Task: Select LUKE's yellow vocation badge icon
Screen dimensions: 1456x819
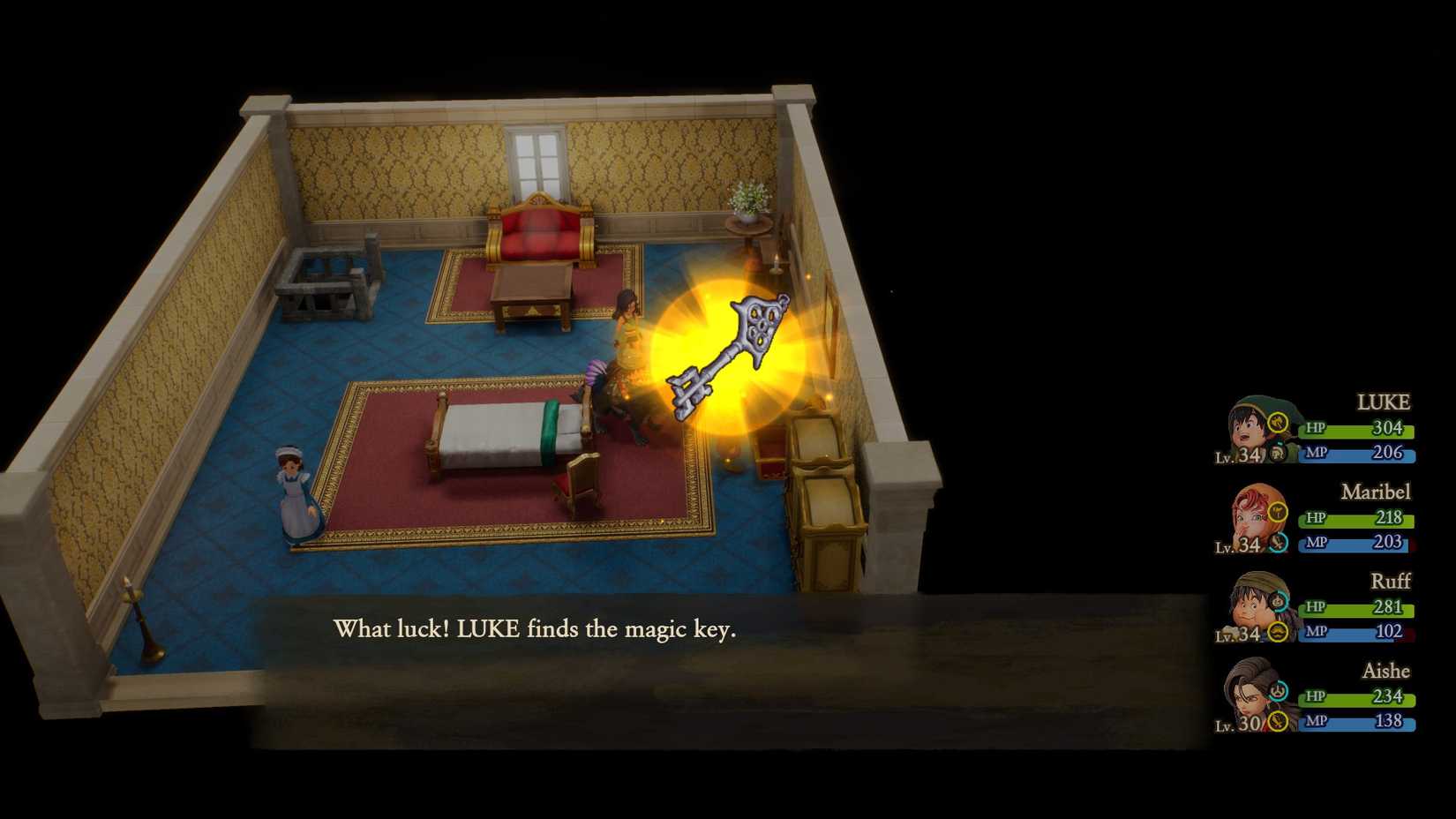Action: tap(1276, 421)
